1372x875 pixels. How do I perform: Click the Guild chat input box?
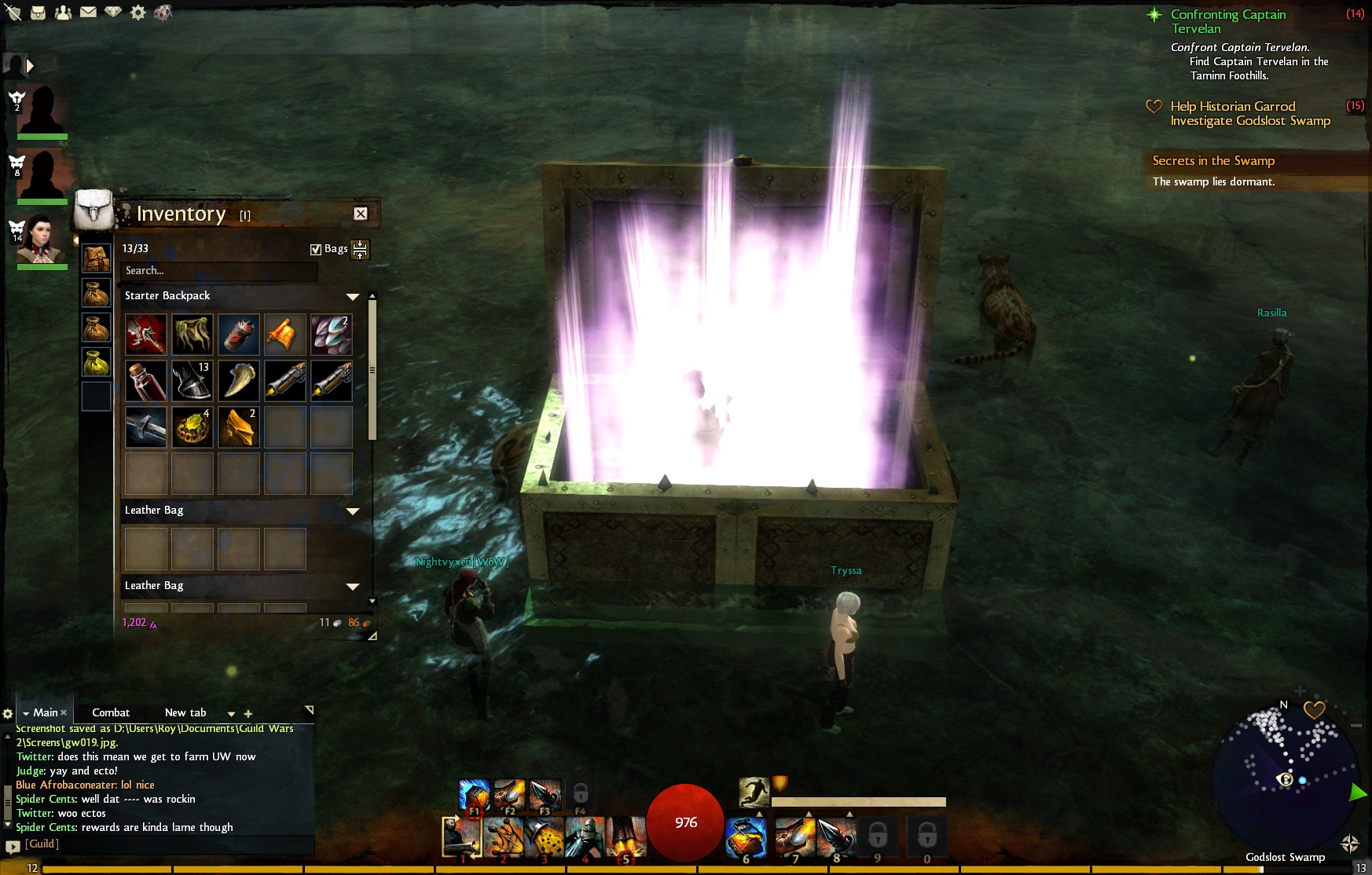pos(165,844)
